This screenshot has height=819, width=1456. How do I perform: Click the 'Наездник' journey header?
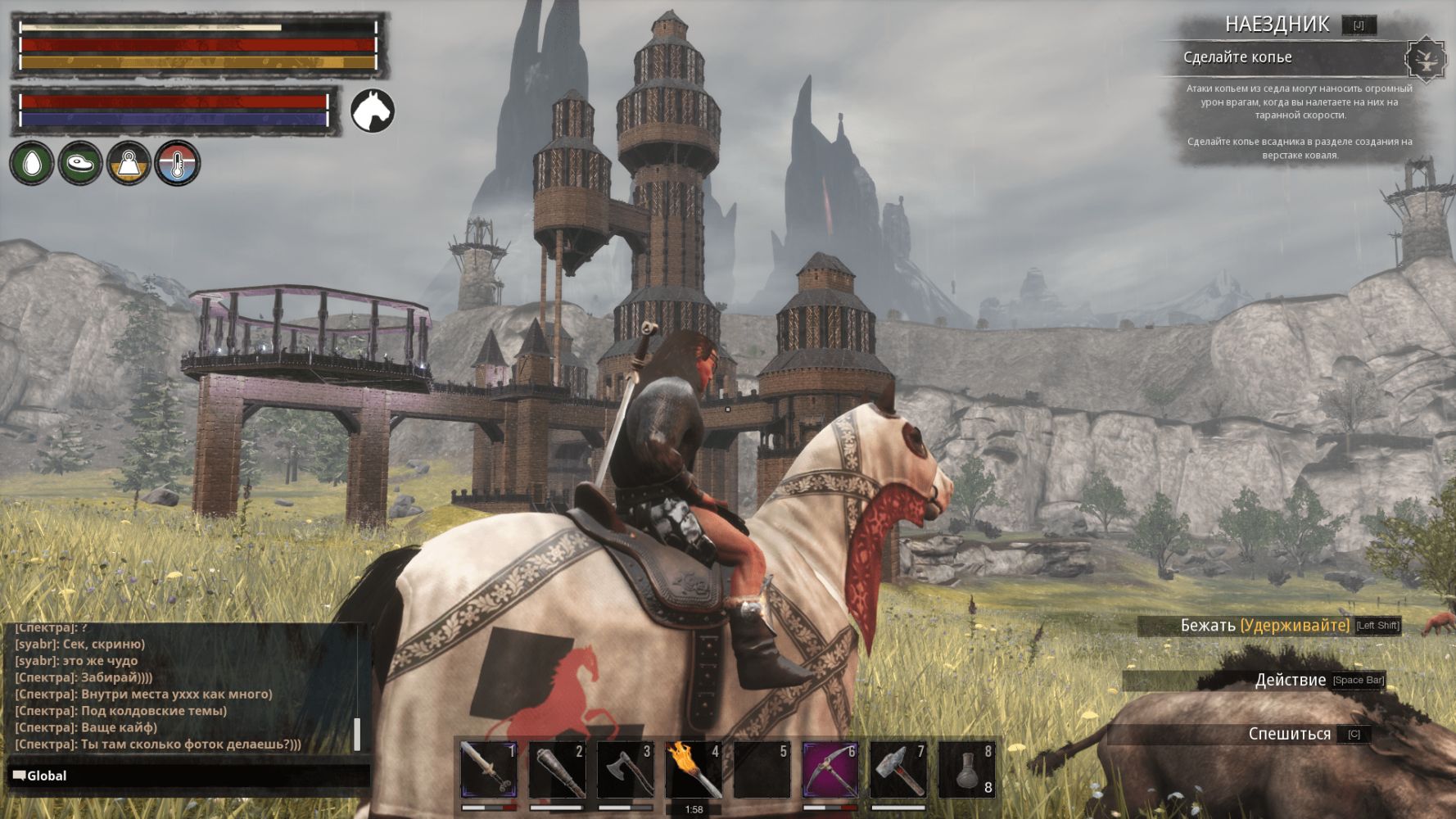coord(1277,25)
